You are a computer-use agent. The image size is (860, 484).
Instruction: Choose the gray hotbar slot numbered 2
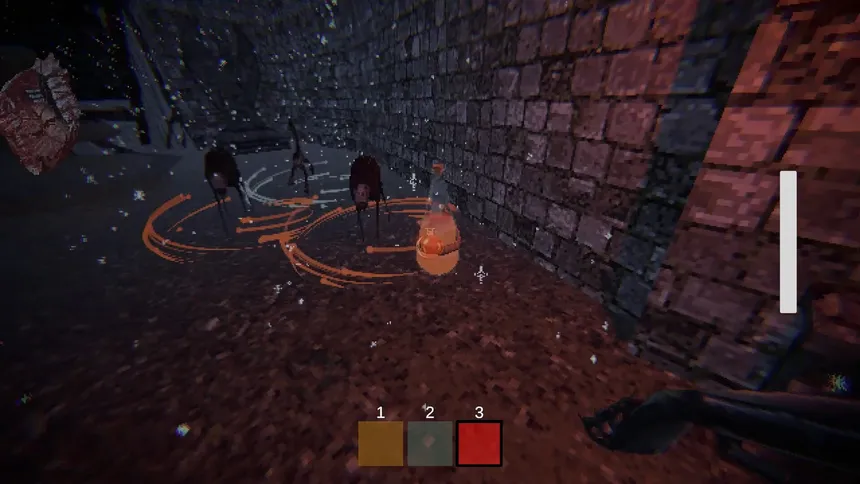point(430,443)
